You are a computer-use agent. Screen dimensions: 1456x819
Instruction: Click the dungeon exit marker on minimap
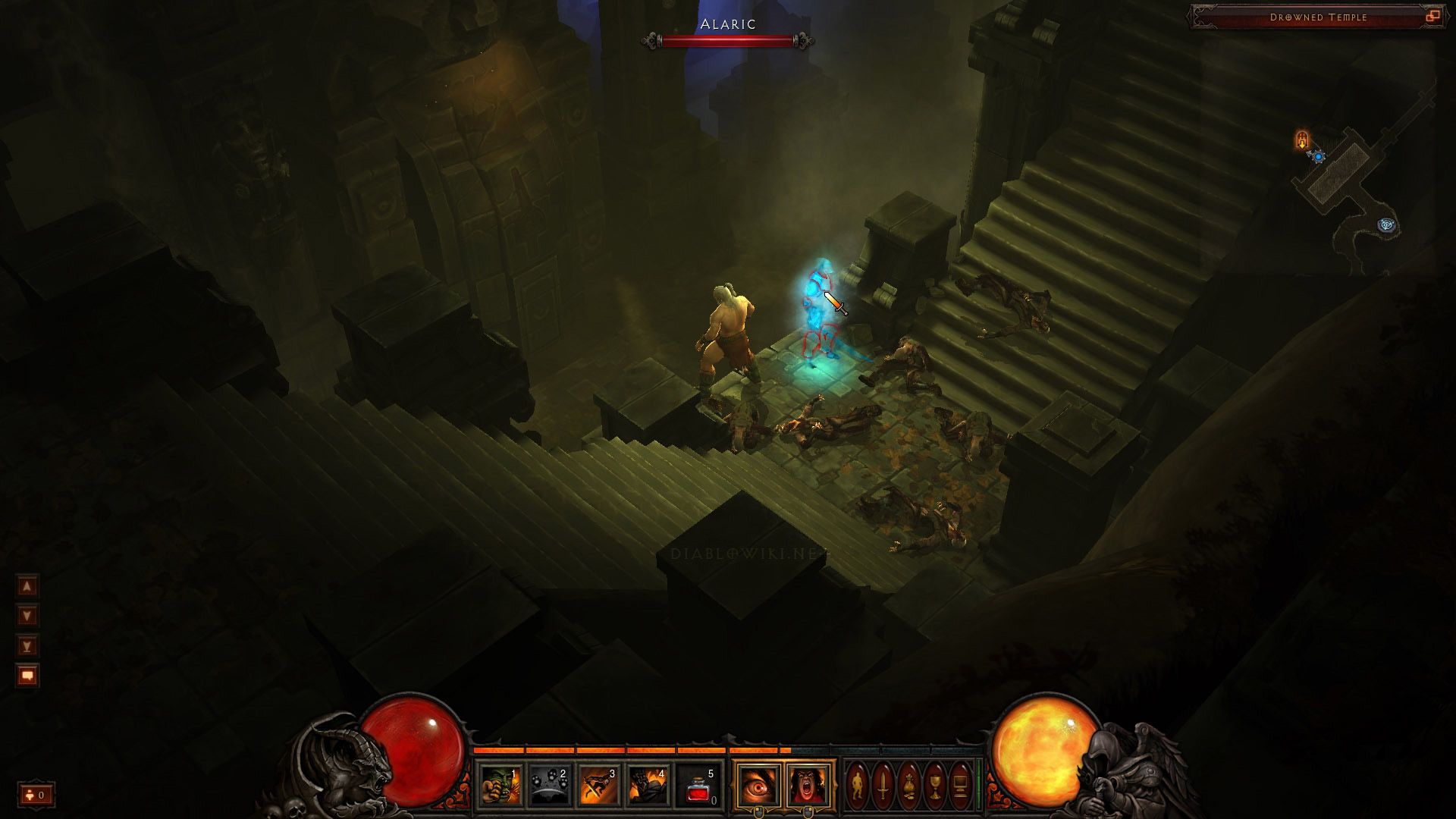tap(1302, 140)
